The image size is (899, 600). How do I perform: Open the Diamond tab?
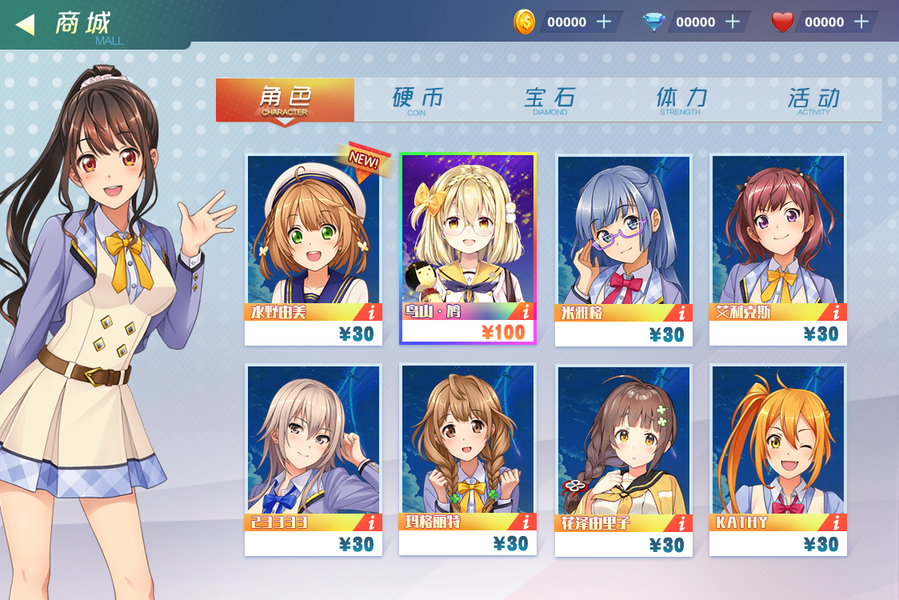click(550, 100)
